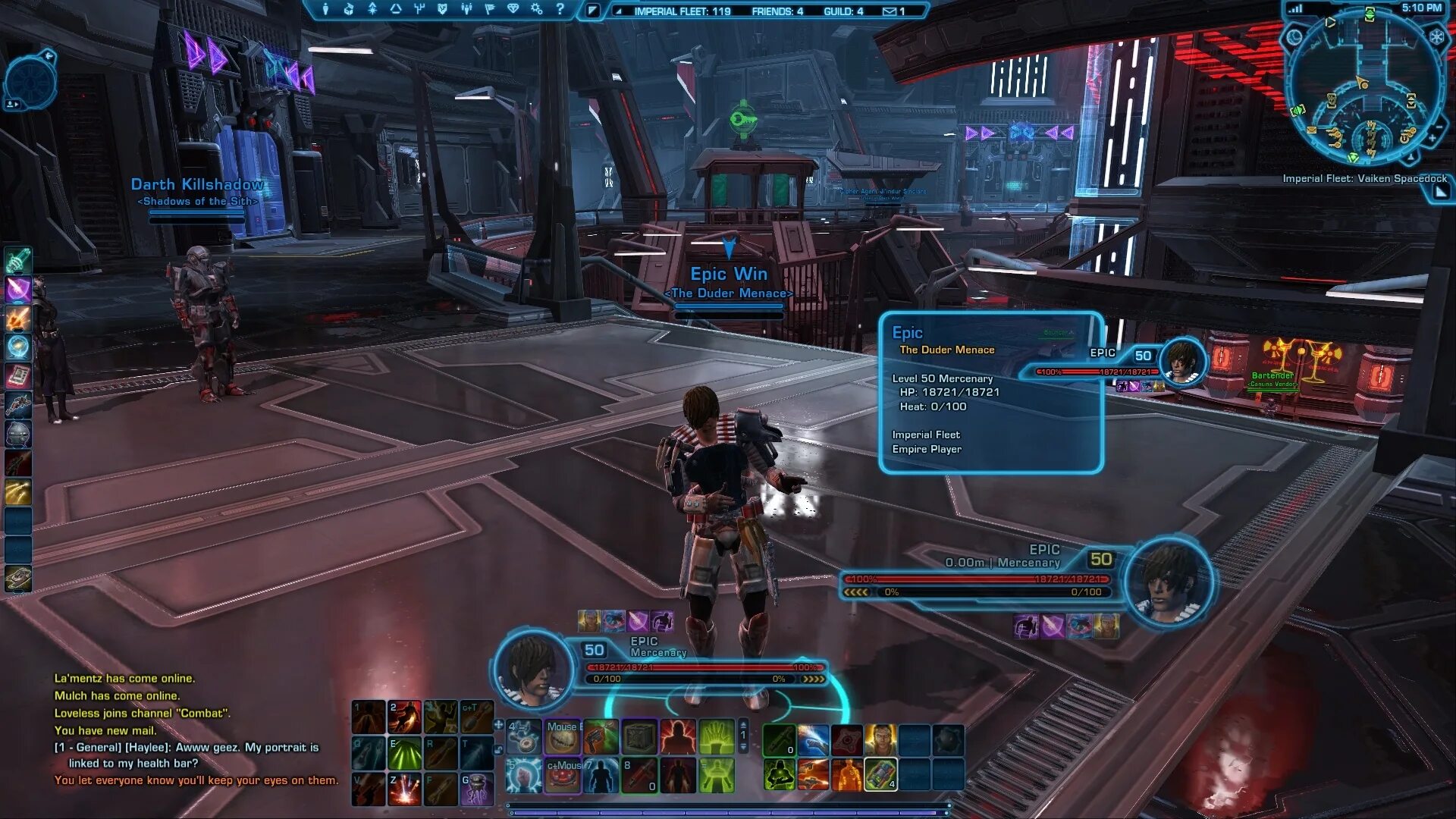
Task: Activate the green glowing hand ability
Action: [x=717, y=736]
